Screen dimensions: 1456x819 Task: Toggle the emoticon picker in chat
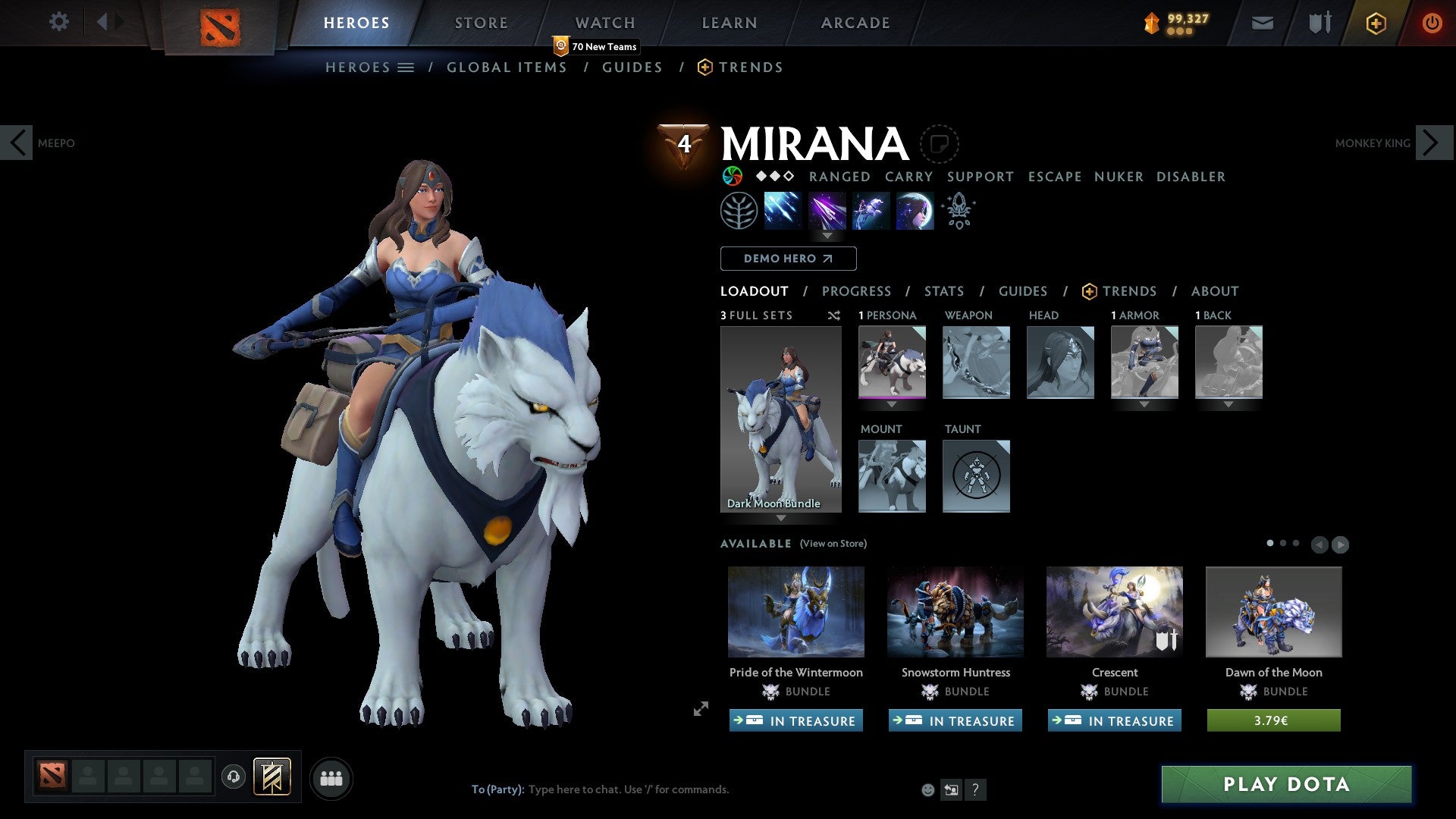(x=927, y=789)
